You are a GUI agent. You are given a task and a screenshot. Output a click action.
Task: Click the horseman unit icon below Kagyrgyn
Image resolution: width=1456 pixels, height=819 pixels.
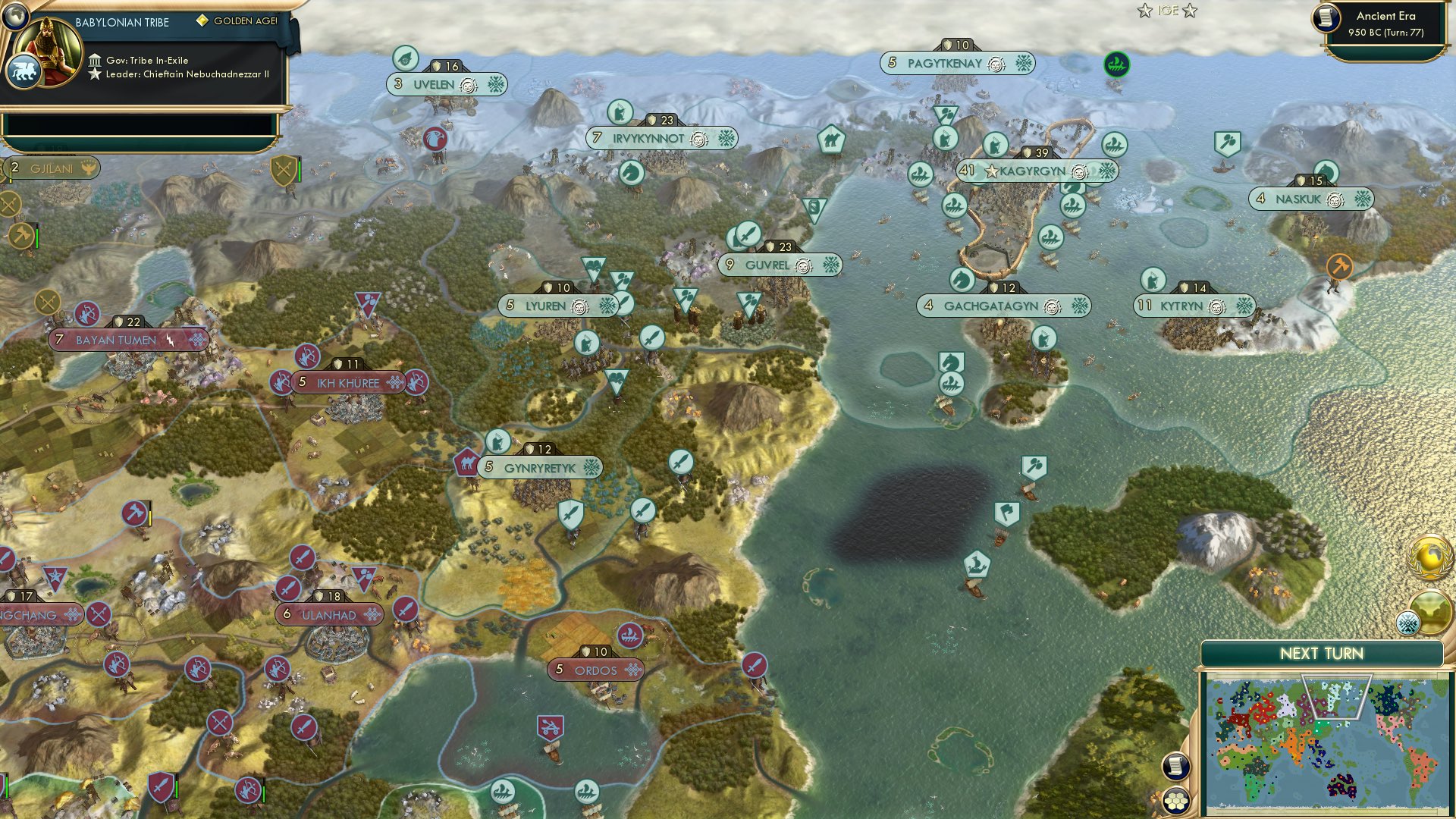962,280
